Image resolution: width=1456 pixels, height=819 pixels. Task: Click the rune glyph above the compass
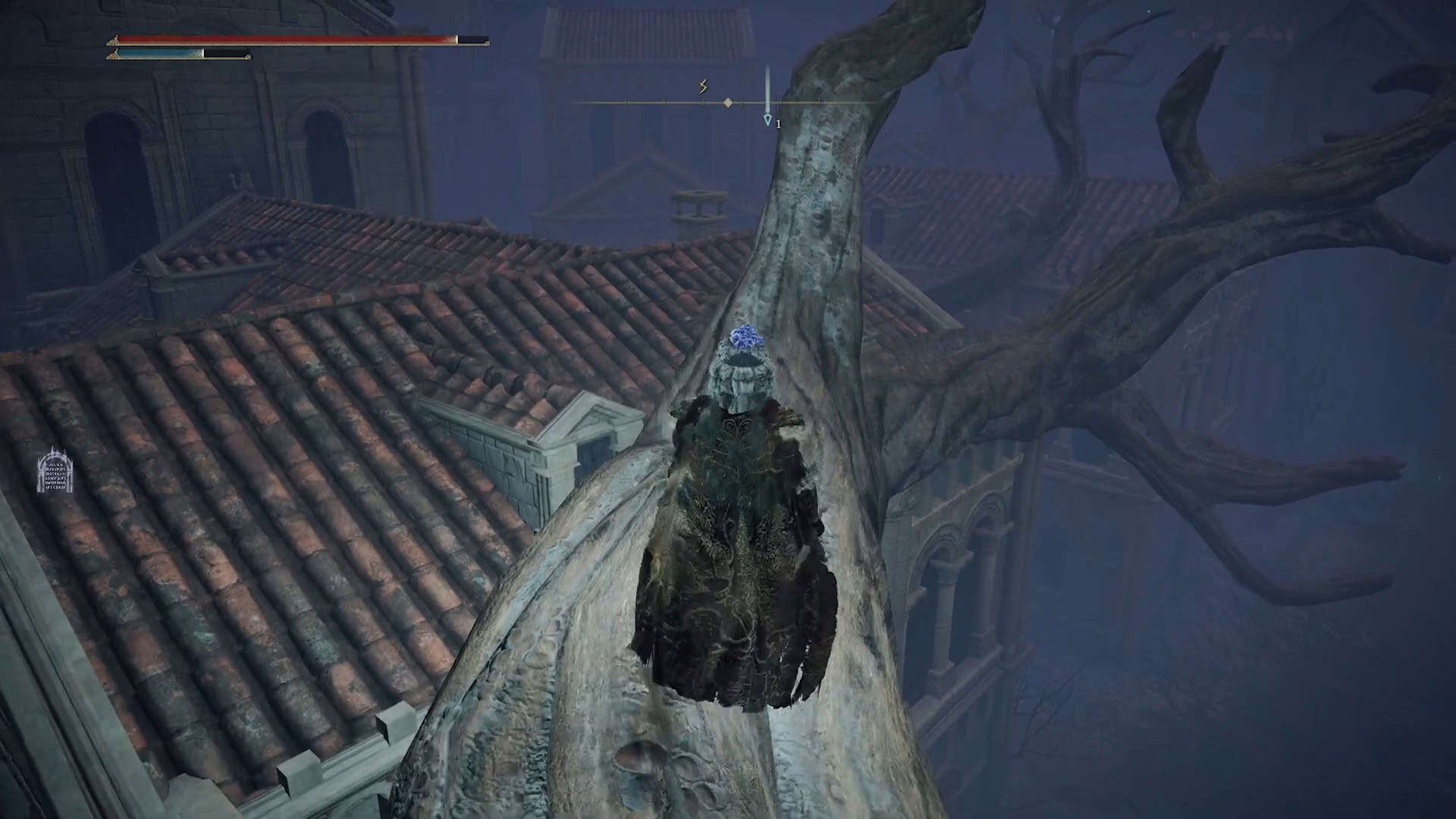click(x=703, y=87)
